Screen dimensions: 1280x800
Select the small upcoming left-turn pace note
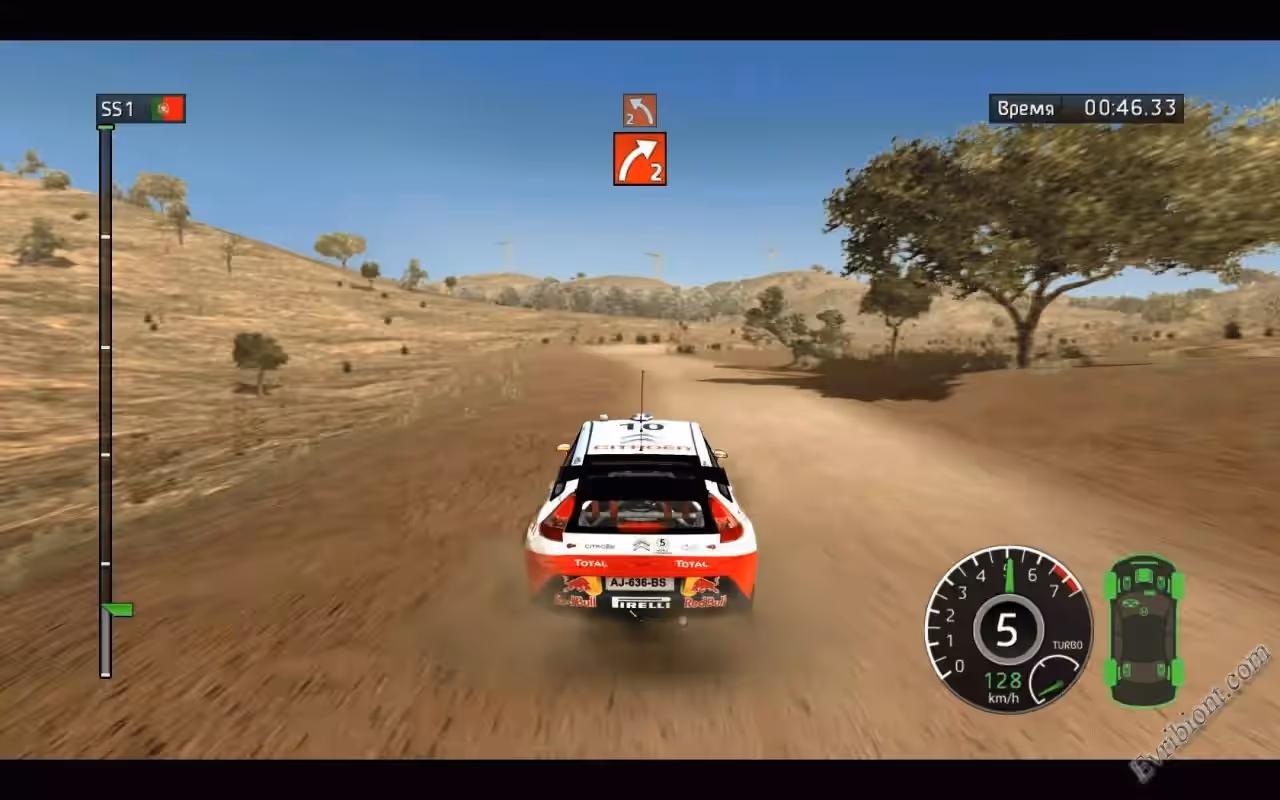[640, 110]
